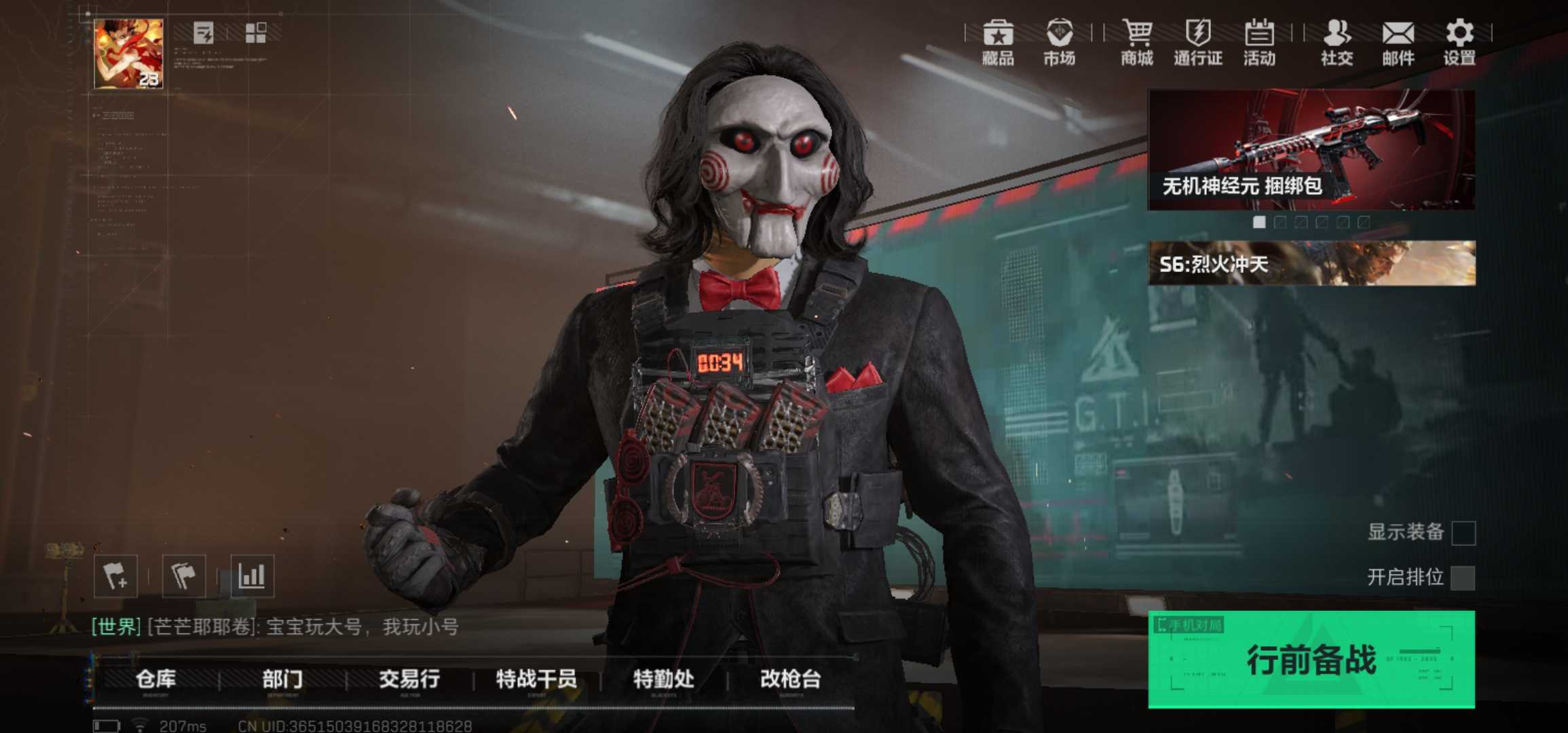The image size is (1568, 733).
Task: Open the bar chart statistics icon
Action: (252, 576)
